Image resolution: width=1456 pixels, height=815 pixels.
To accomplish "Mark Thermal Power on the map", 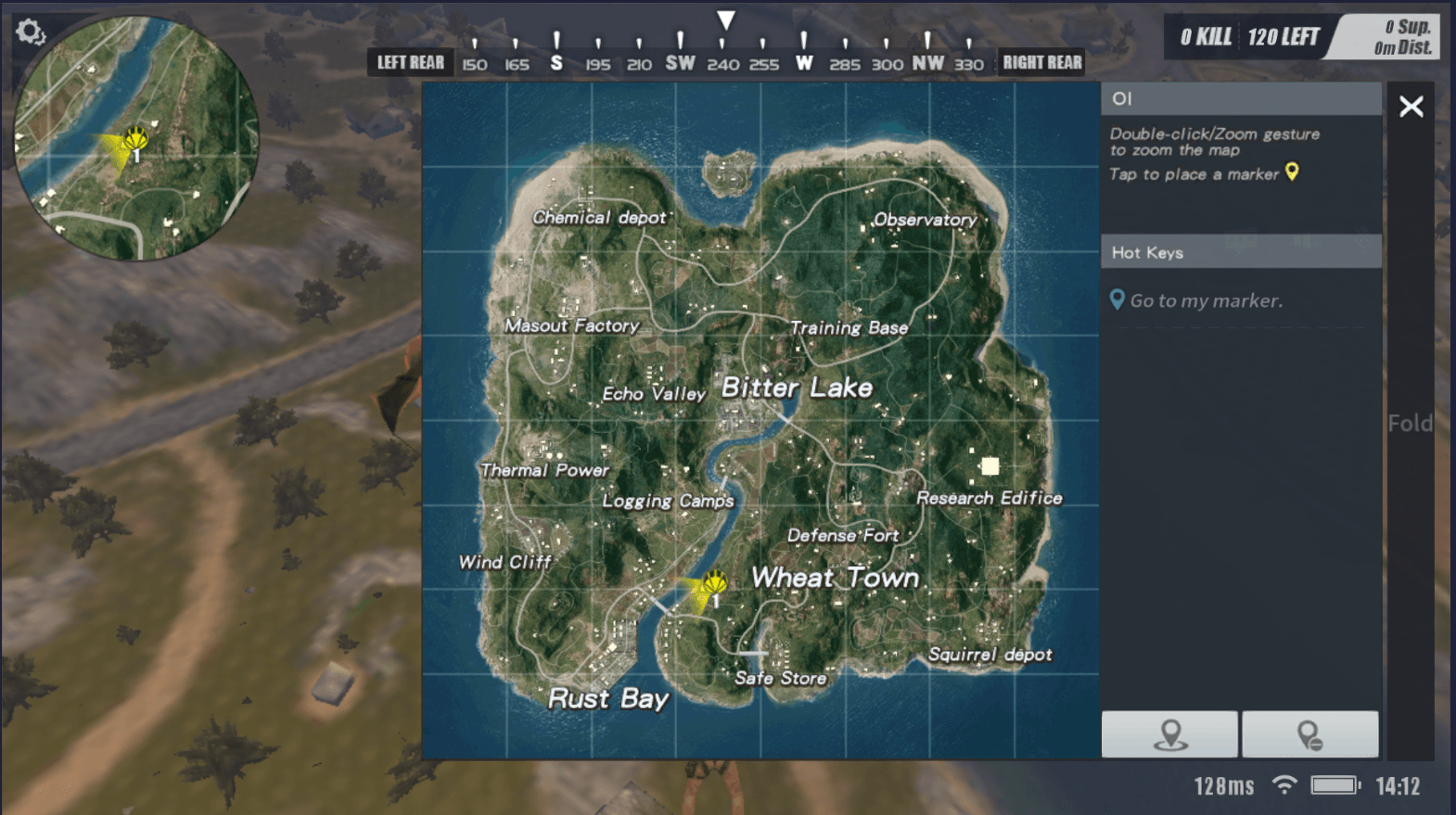I will point(544,470).
